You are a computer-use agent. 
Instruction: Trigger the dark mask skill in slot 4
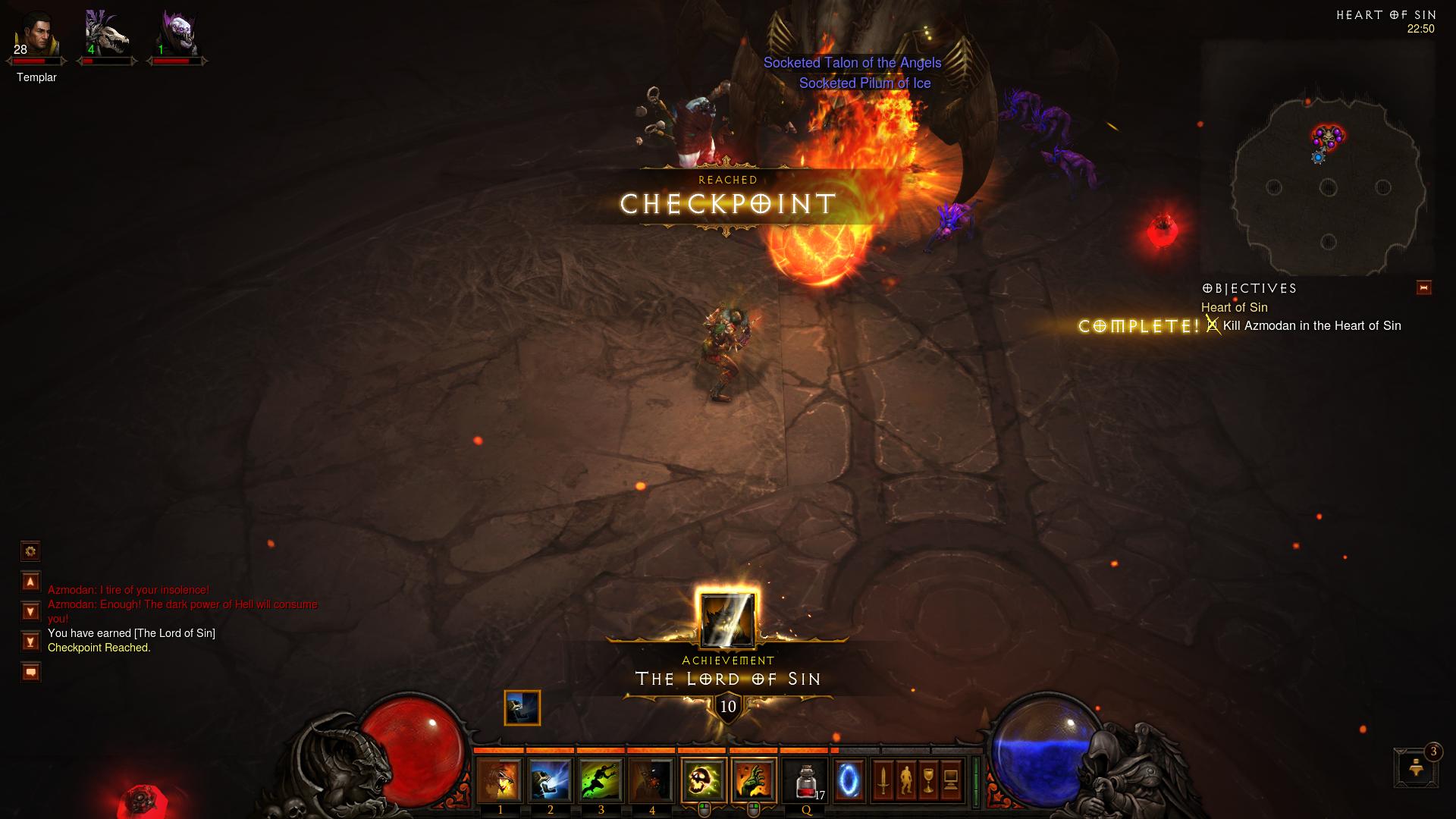point(651,781)
